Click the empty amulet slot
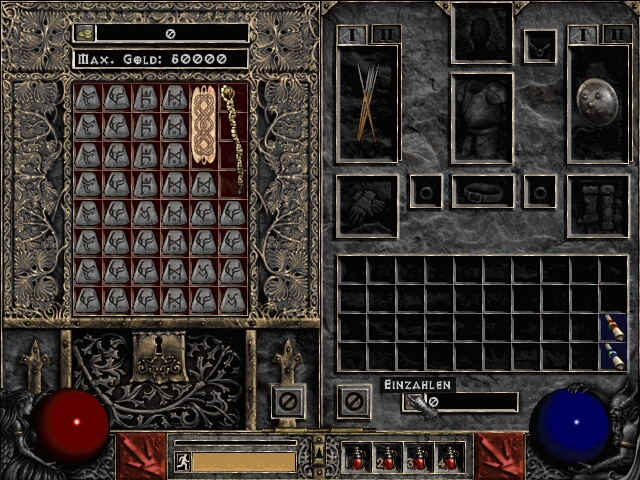Image resolution: width=640 pixels, height=480 pixels. 540,46
